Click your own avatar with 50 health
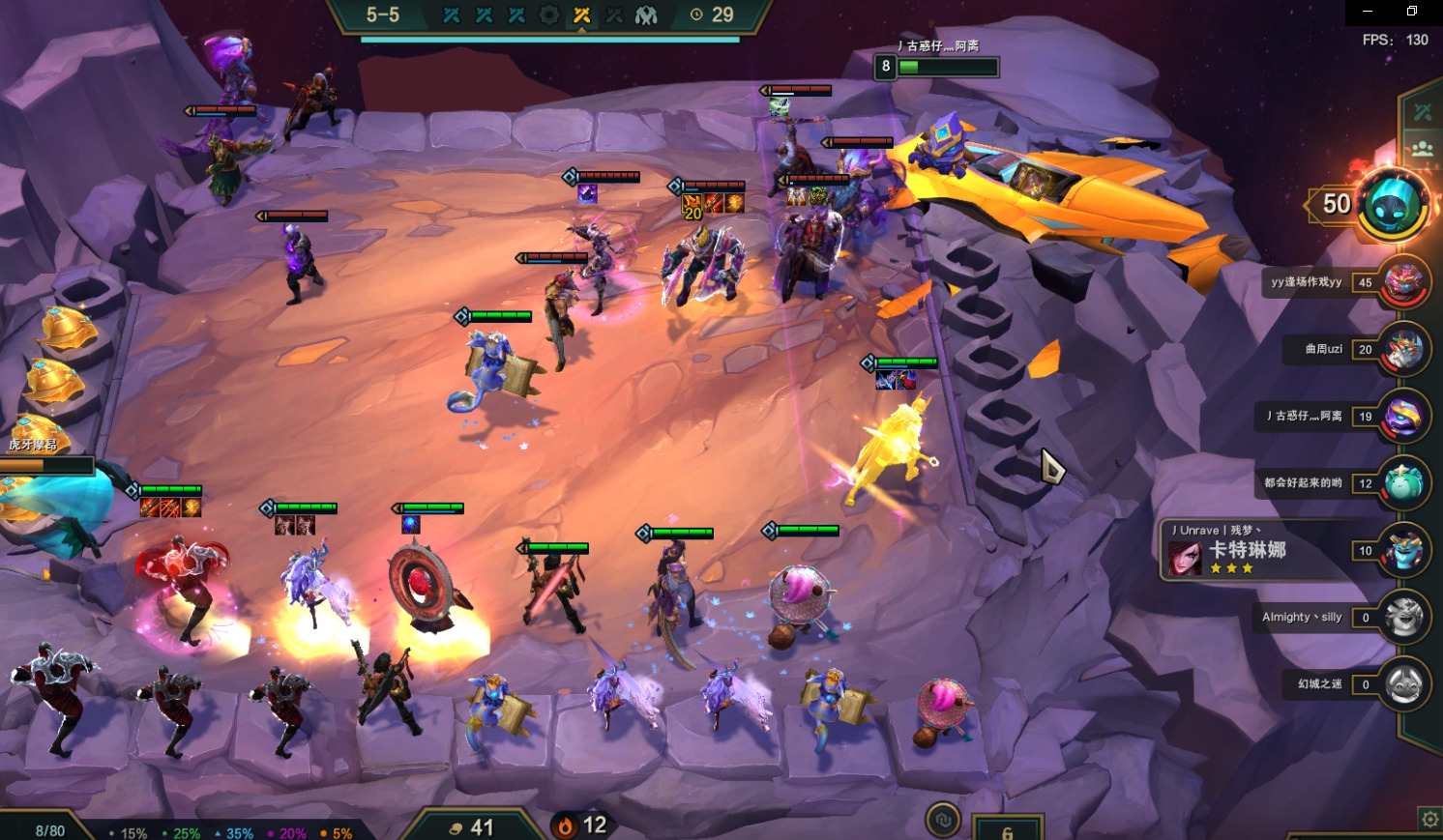This screenshot has height=840, width=1443. click(1394, 204)
